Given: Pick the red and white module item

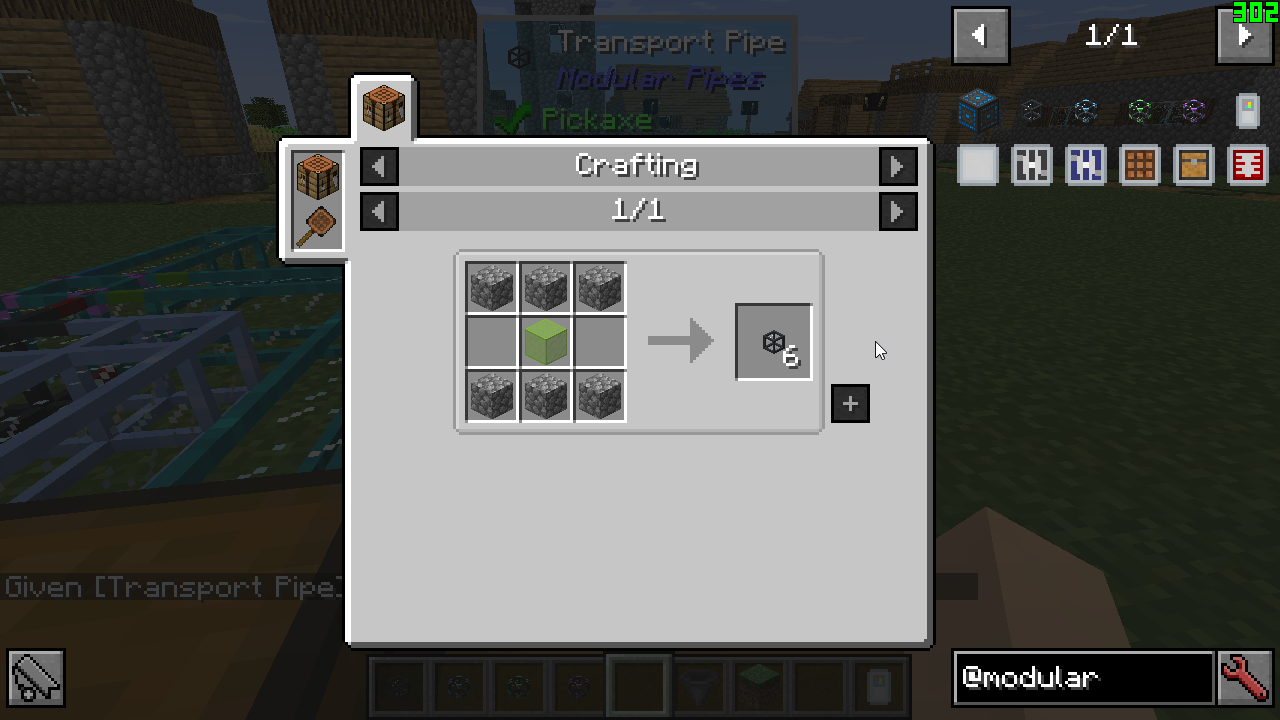Looking at the screenshot, I should click(x=1248, y=165).
